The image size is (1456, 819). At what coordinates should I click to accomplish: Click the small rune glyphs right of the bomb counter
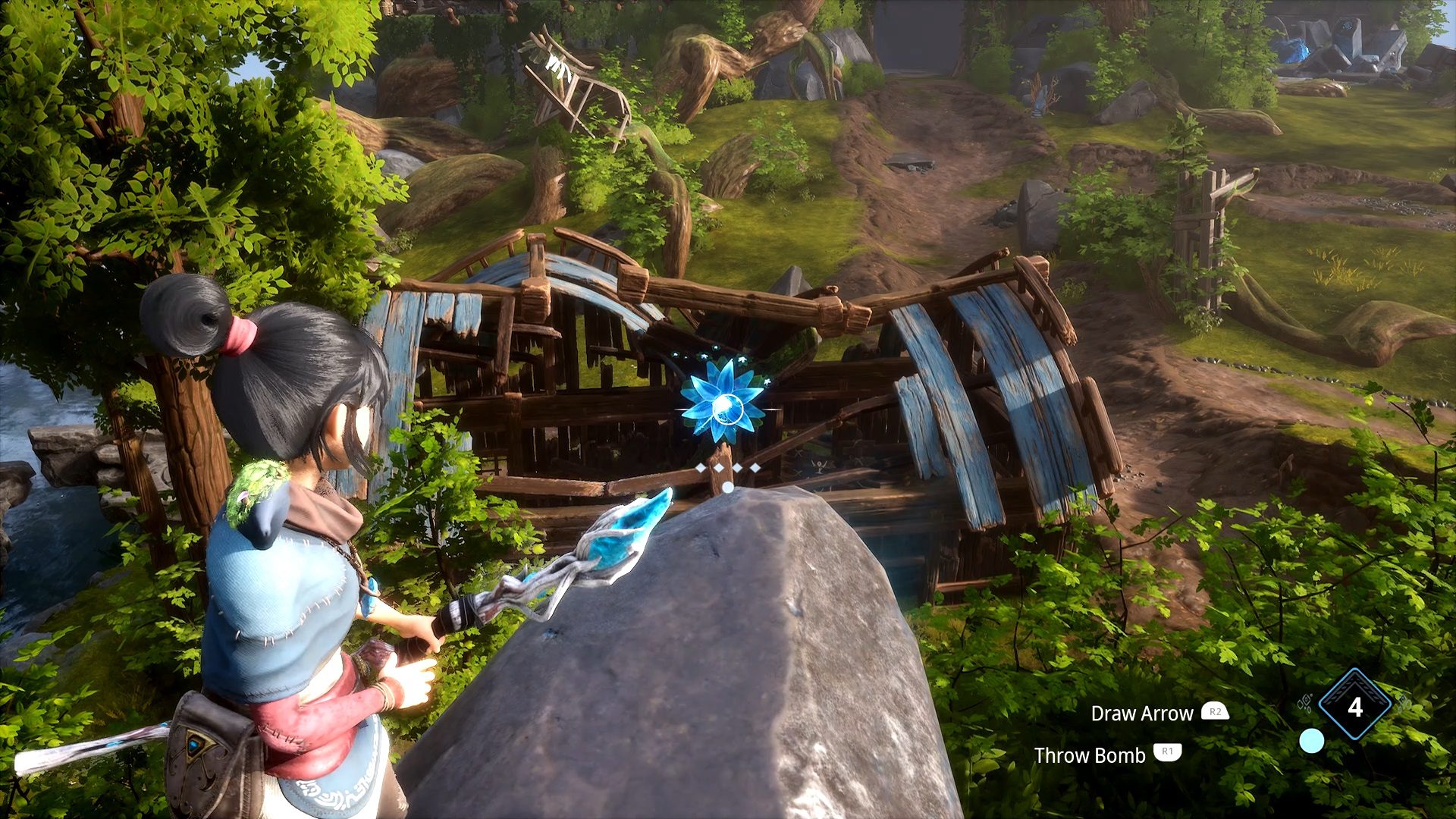pyautogui.click(x=1403, y=703)
